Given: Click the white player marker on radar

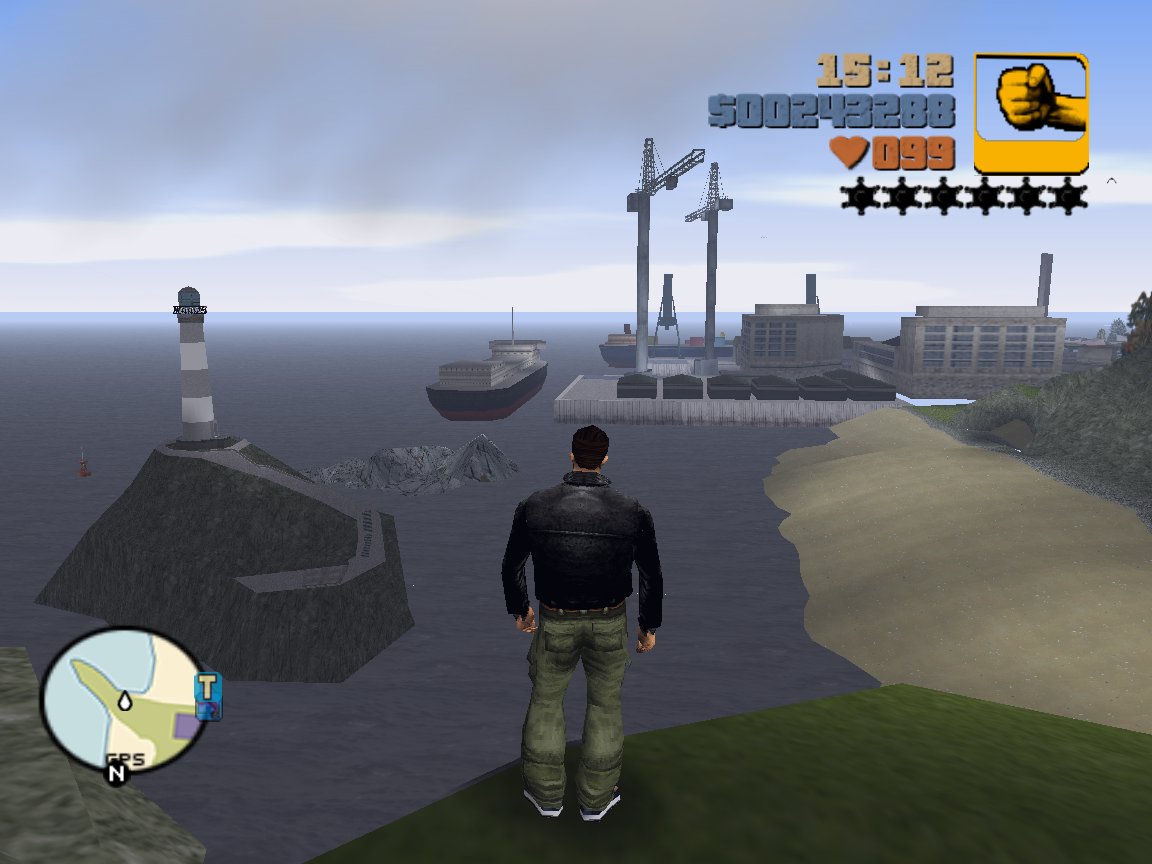Looking at the screenshot, I should [124, 700].
